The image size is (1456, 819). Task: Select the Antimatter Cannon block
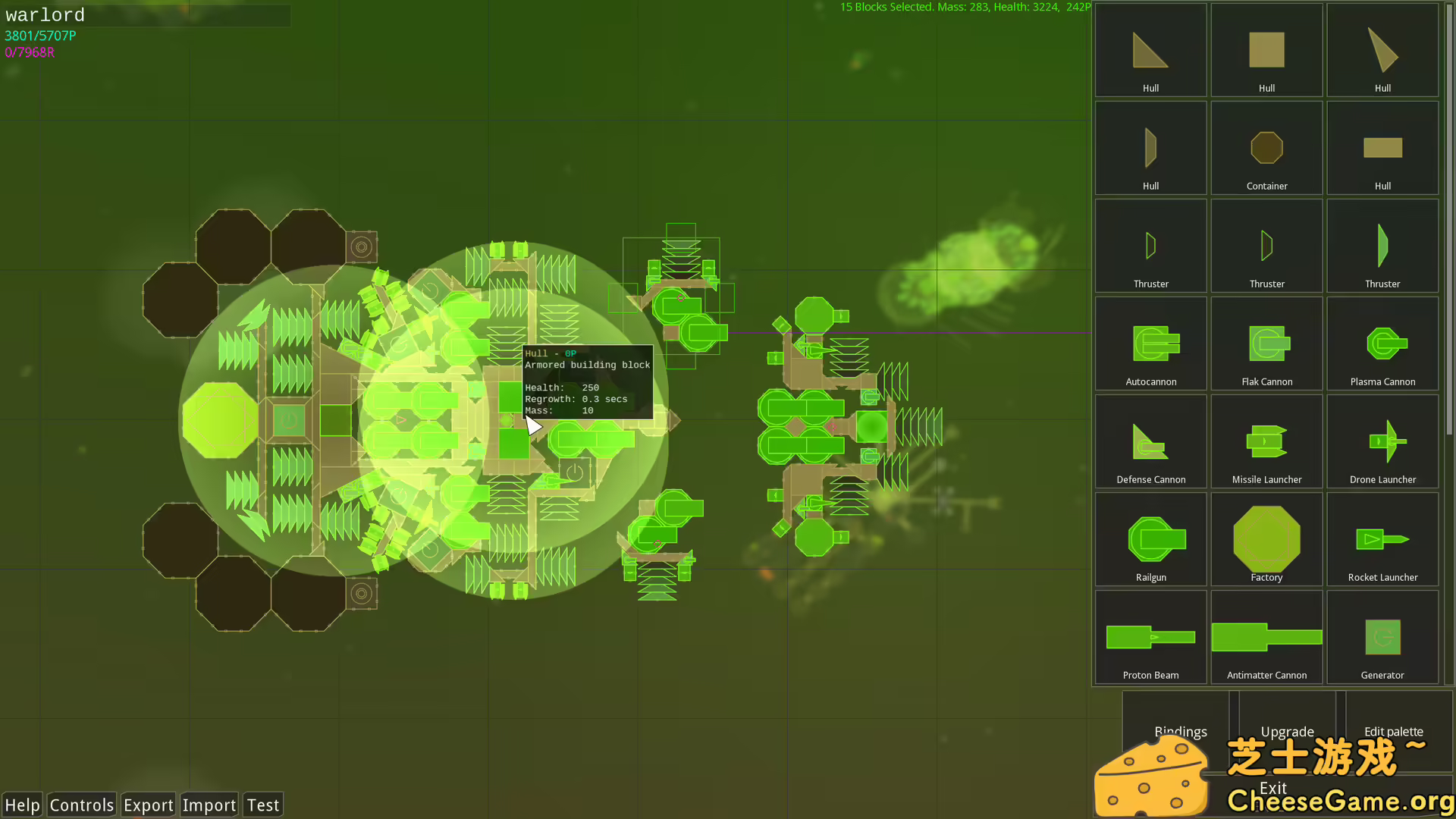[1266, 636]
